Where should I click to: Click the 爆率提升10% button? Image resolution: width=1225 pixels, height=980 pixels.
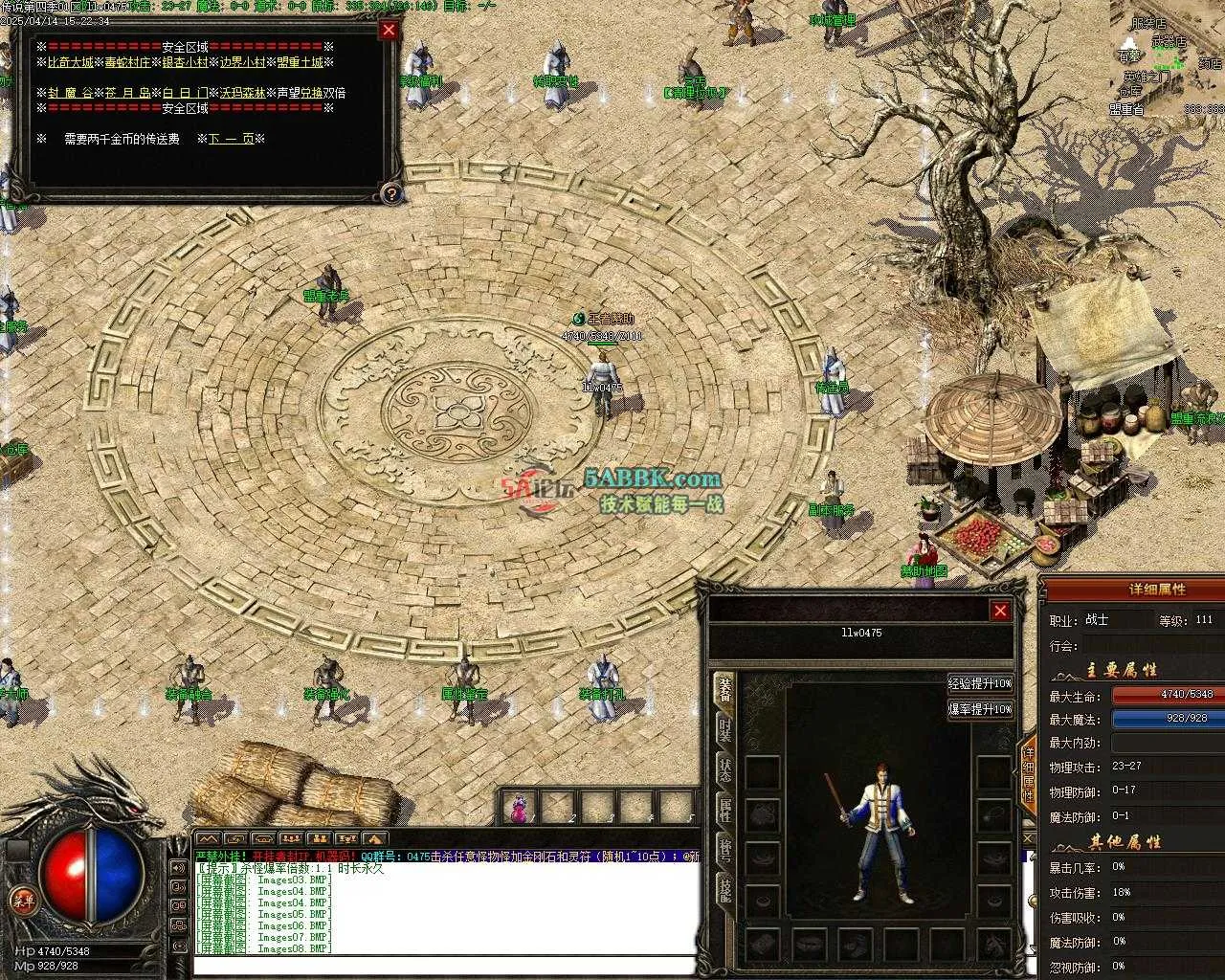click(x=980, y=709)
